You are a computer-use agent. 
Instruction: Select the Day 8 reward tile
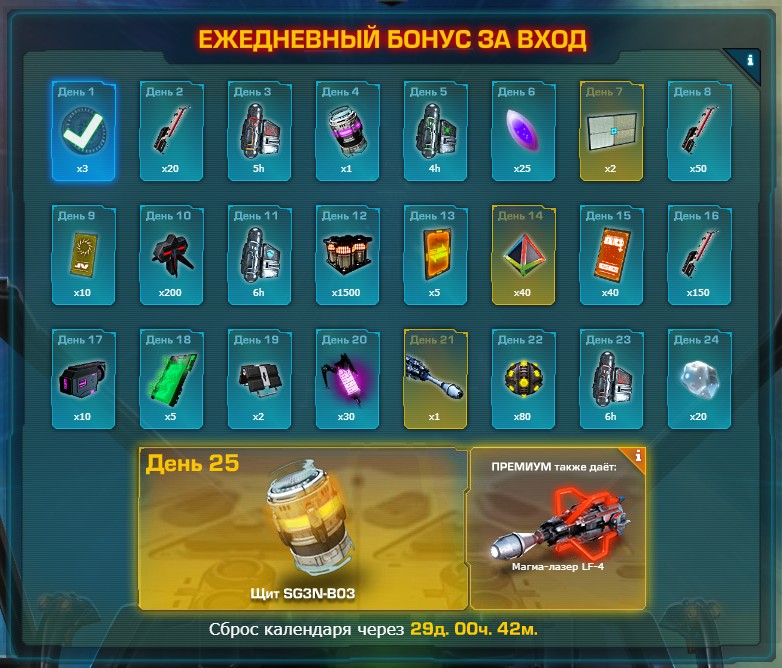(x=699, y=131)
